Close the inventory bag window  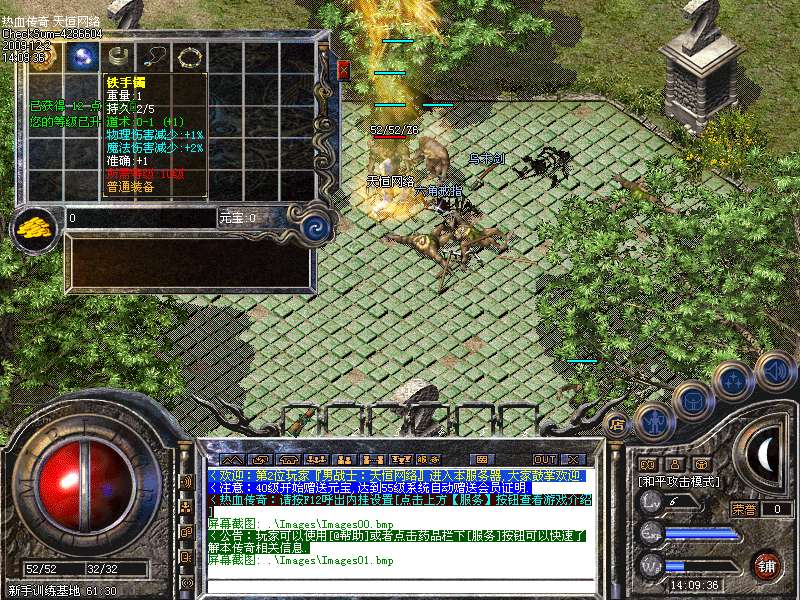(x=344, y=70)
